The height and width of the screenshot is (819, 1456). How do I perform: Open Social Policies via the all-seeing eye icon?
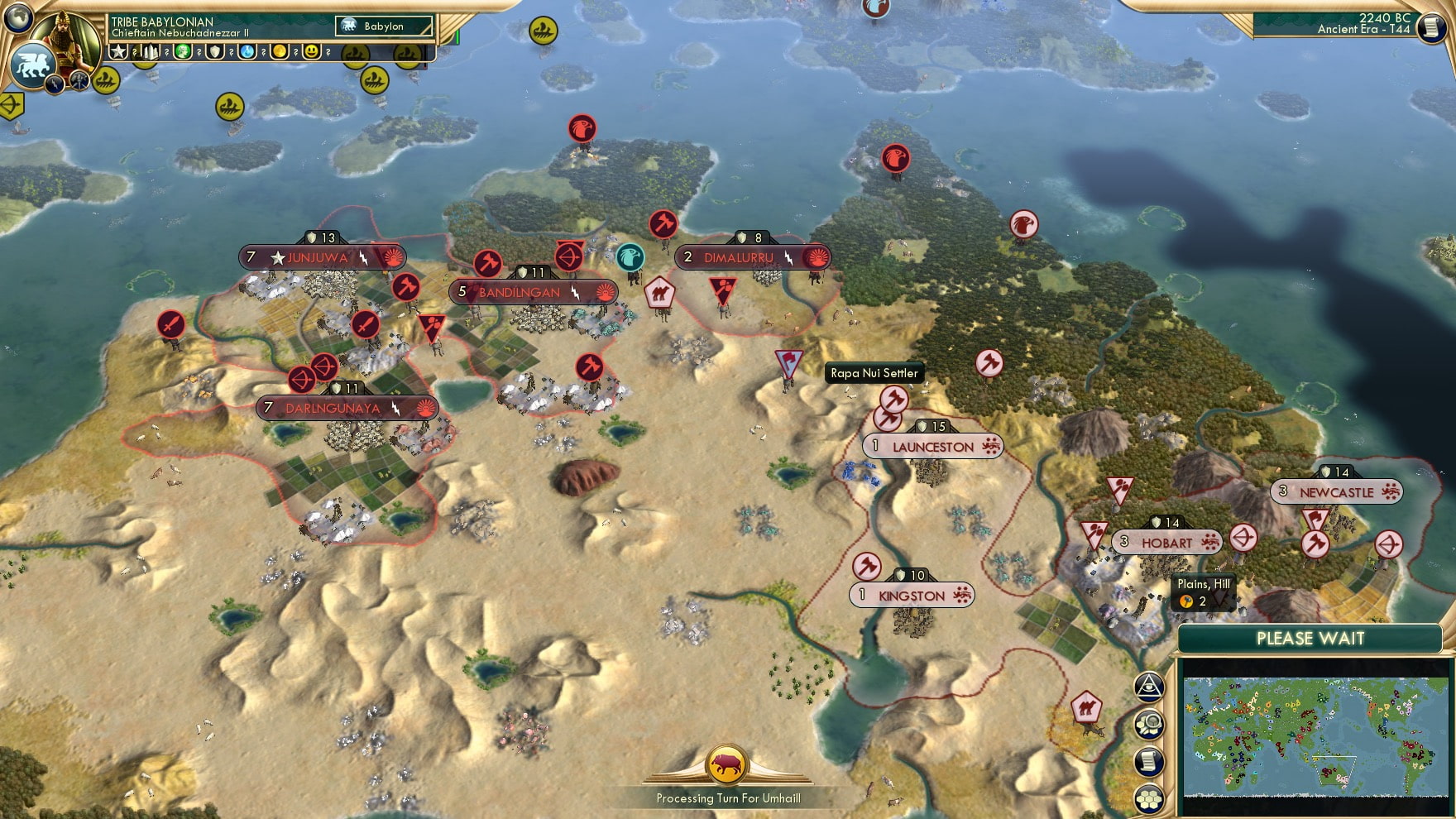(1148, 686)
